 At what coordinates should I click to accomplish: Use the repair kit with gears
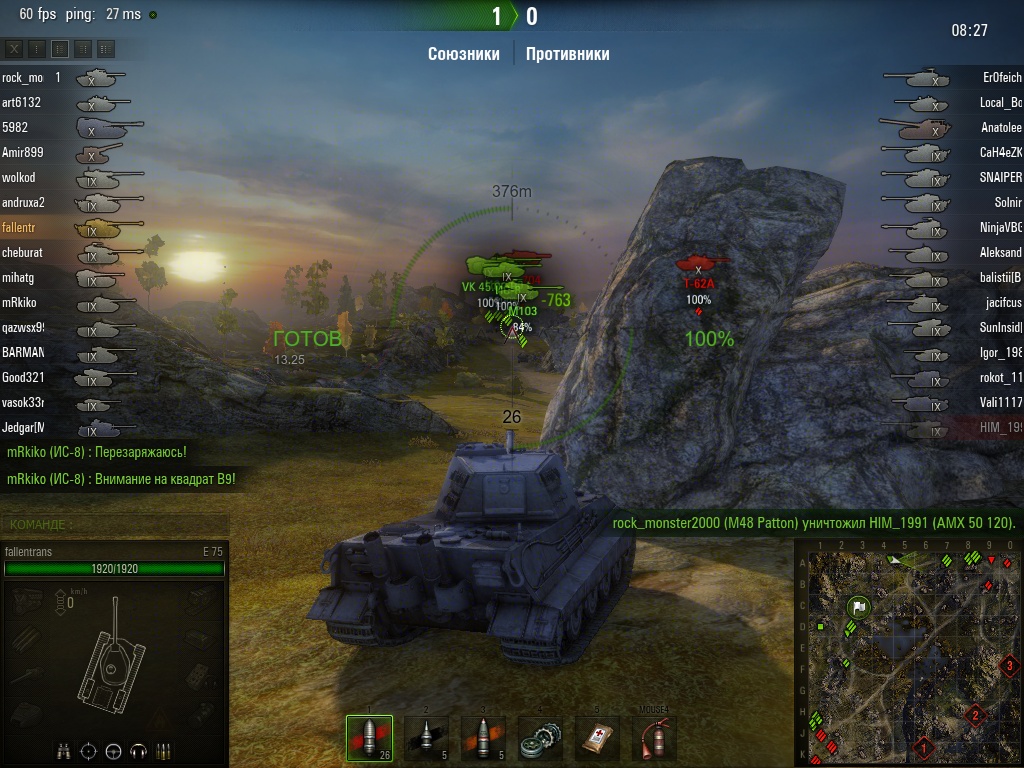(x=541, y=739)
